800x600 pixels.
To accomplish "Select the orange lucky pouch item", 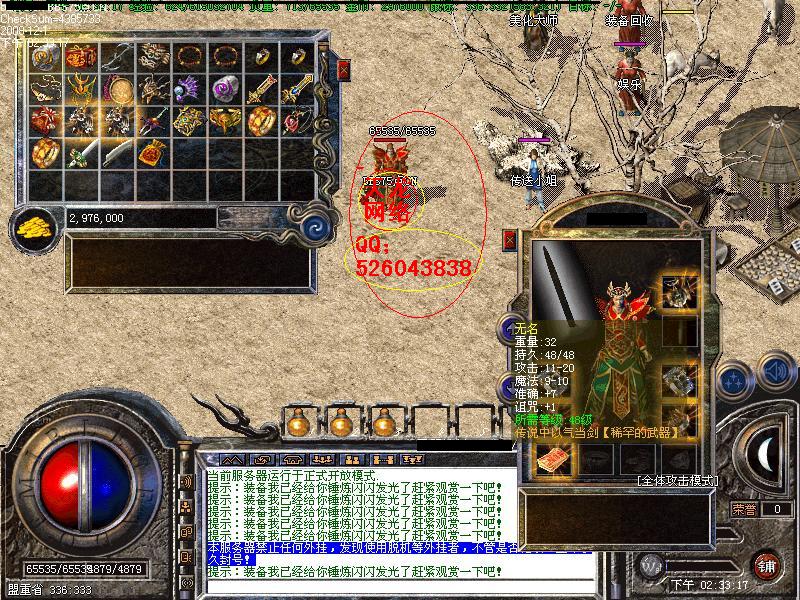I will click(x=153, y=154).
